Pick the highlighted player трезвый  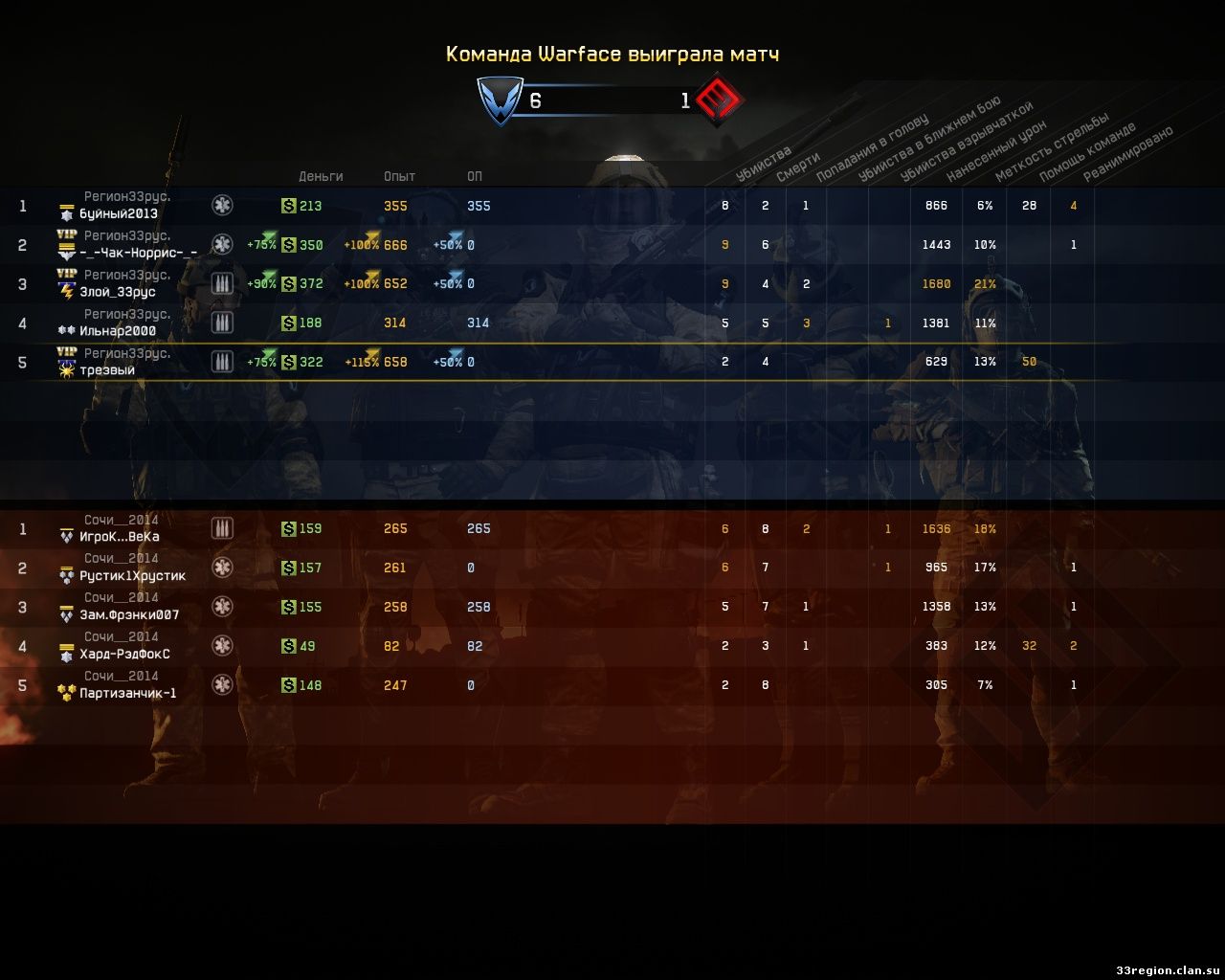[107, 370]
